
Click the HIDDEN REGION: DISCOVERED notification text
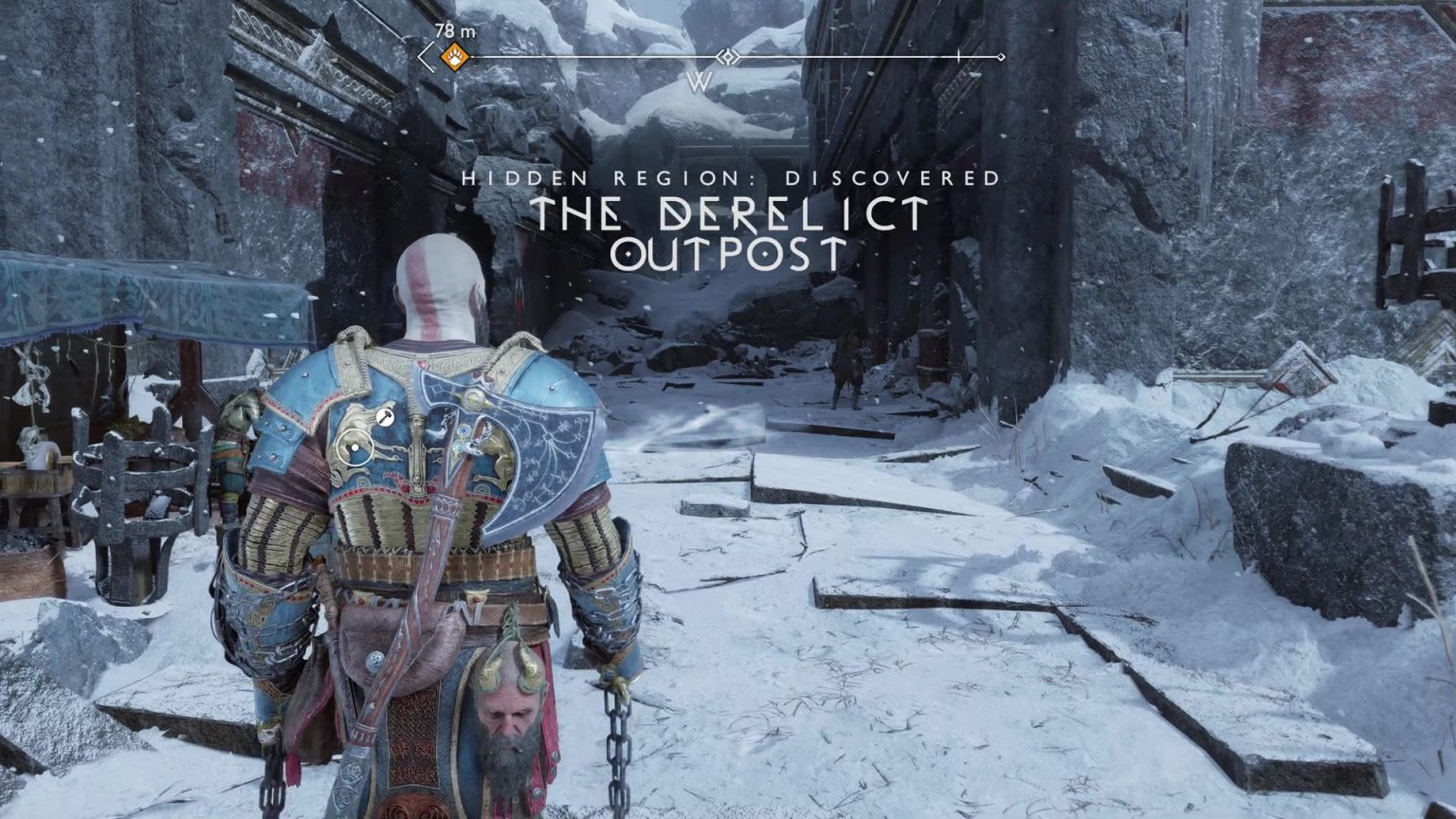pos(730,178)
